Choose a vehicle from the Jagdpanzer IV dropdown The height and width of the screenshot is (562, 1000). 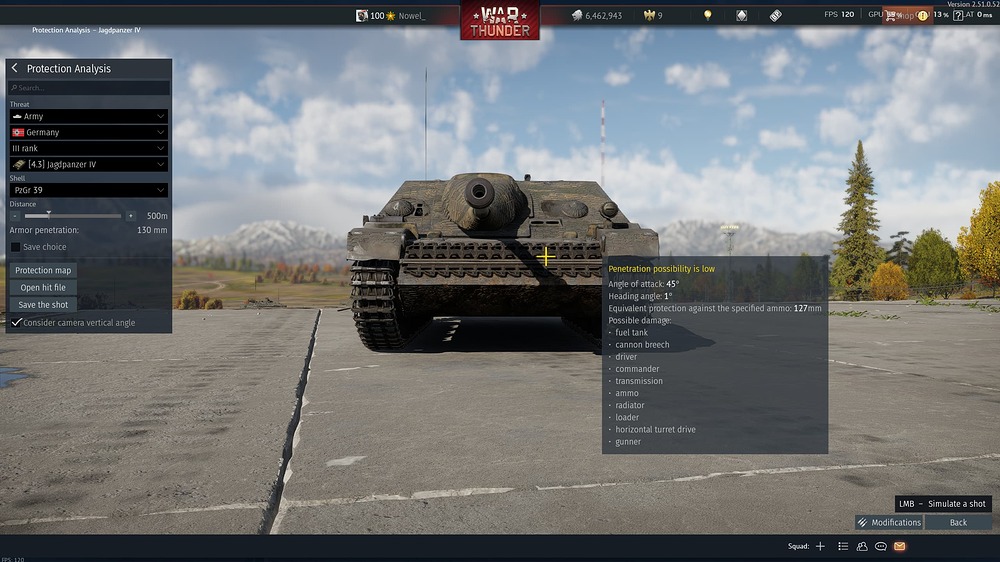coord(88,164)
